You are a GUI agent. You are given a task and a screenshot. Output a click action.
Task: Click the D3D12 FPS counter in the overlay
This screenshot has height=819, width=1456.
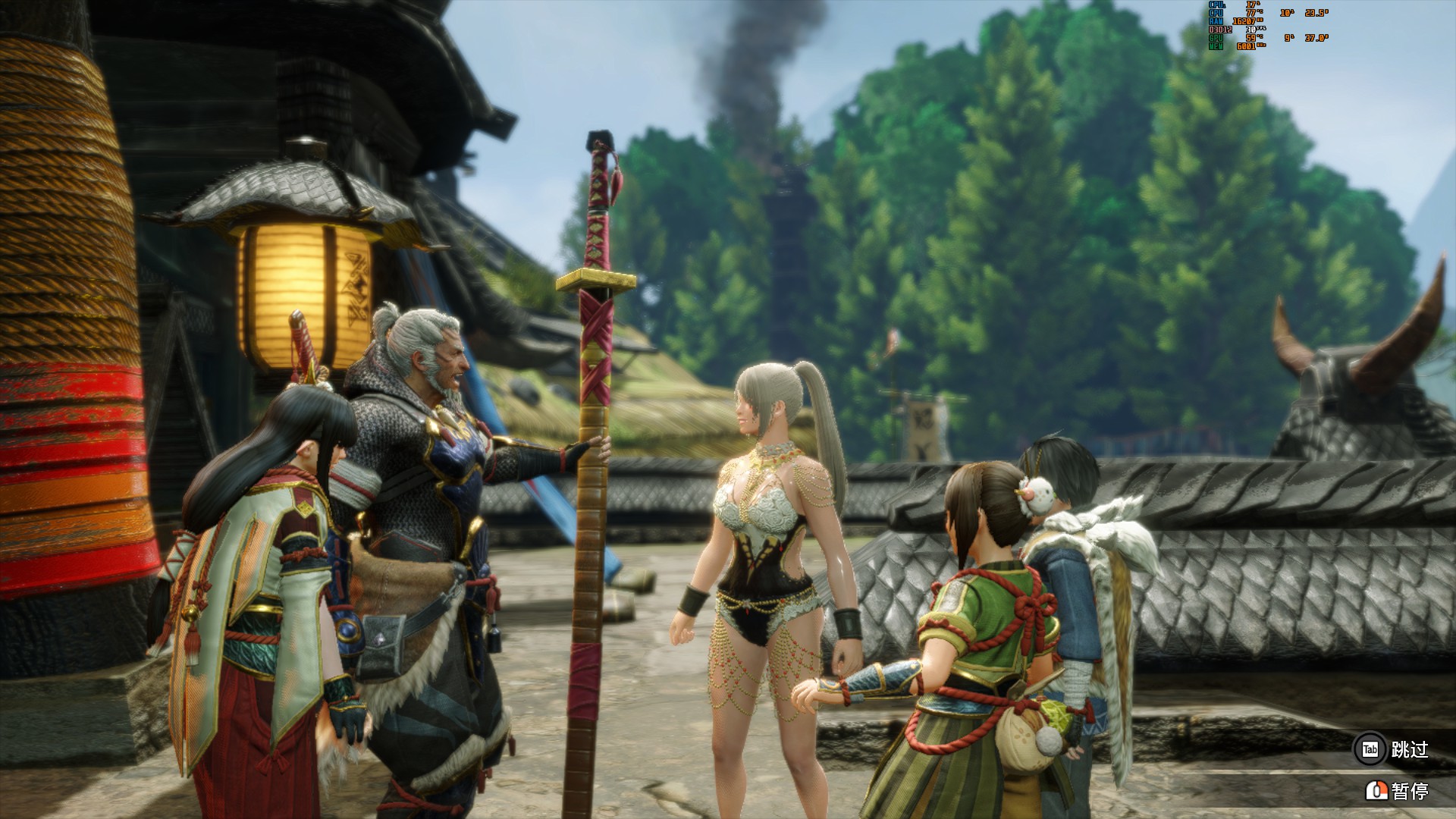click(1250, 30)
